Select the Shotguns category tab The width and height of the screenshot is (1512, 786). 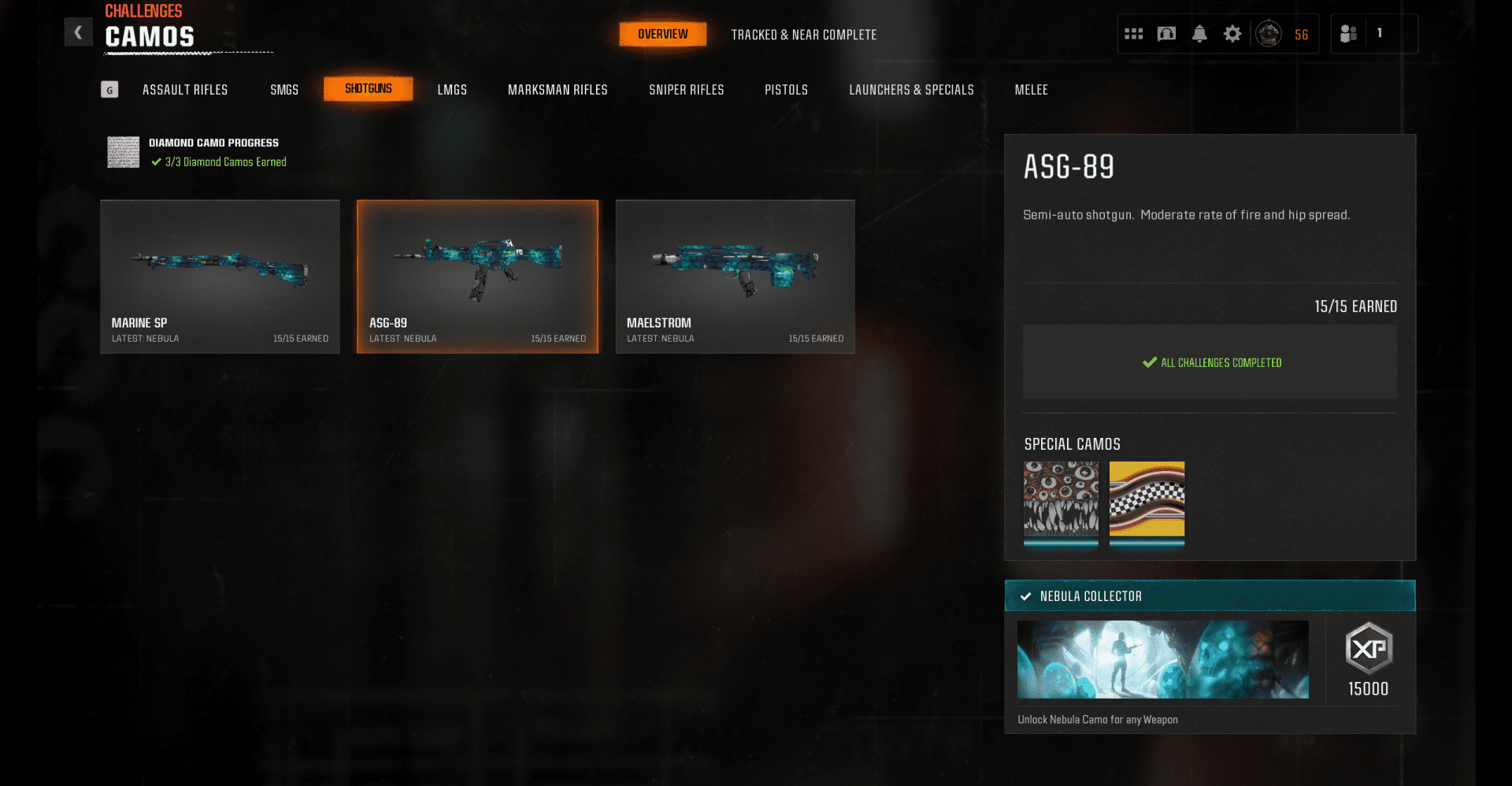click(x=368, y=89)
